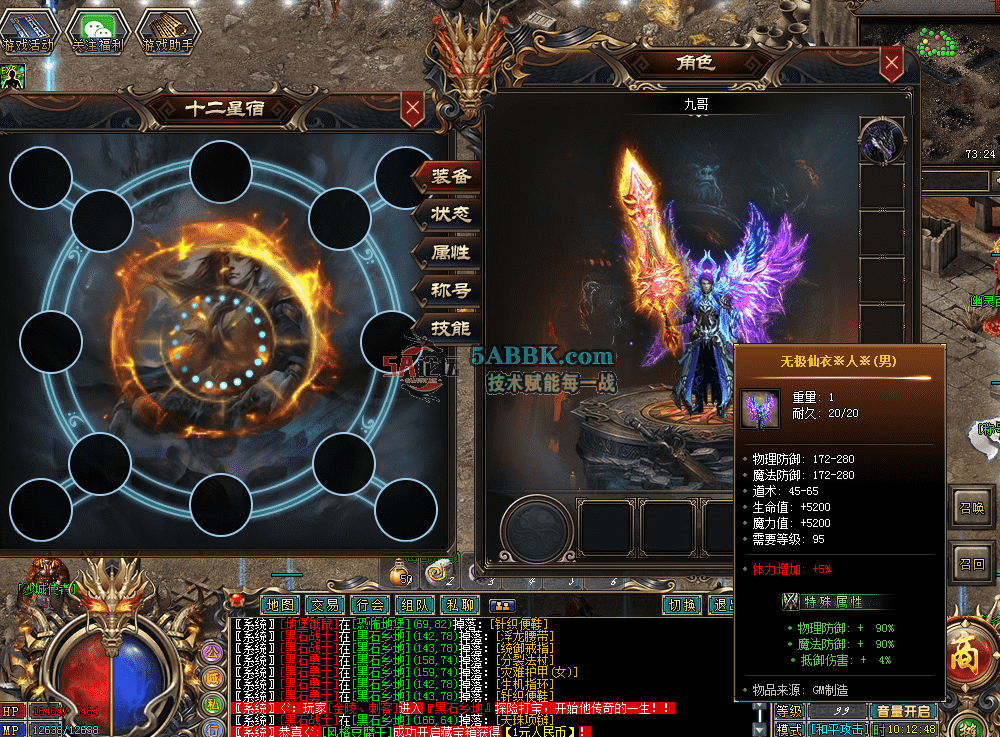The image size is (1000, 737).
Task: Toggle the 音量开启 sound button
Action: coord(903,711)
